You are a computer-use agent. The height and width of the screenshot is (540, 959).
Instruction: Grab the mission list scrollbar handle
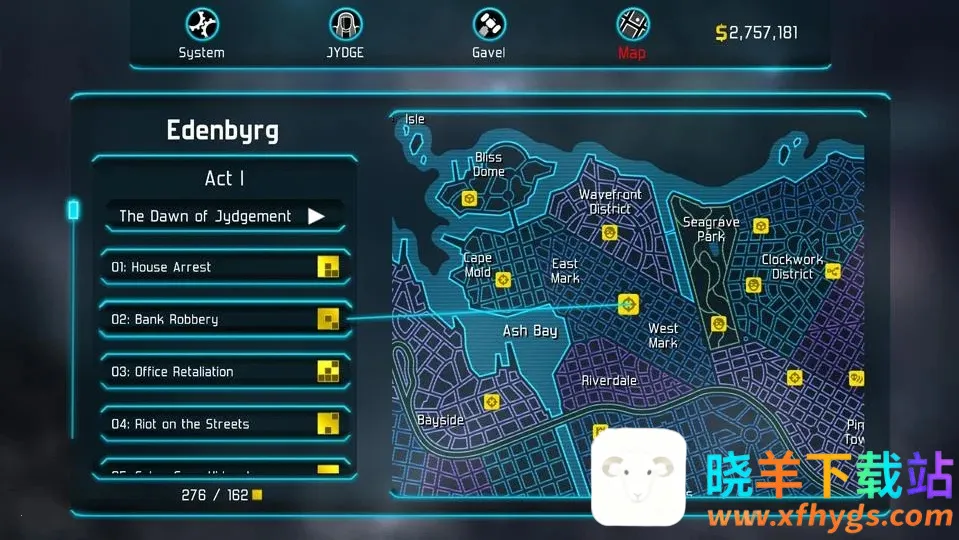tap(73, 209)
